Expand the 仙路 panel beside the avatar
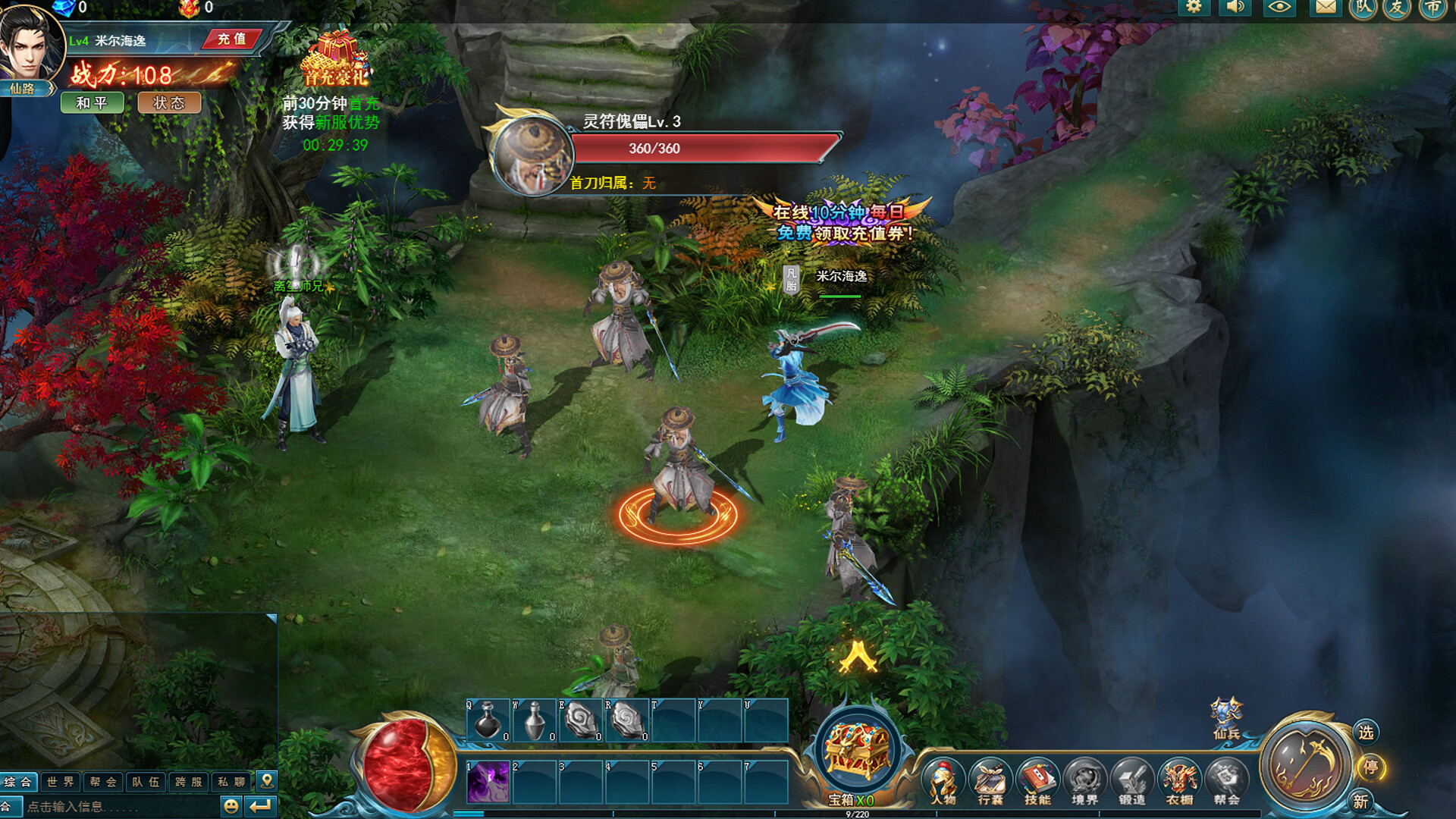The image size is (1456, 819). (x=25, y=89)
